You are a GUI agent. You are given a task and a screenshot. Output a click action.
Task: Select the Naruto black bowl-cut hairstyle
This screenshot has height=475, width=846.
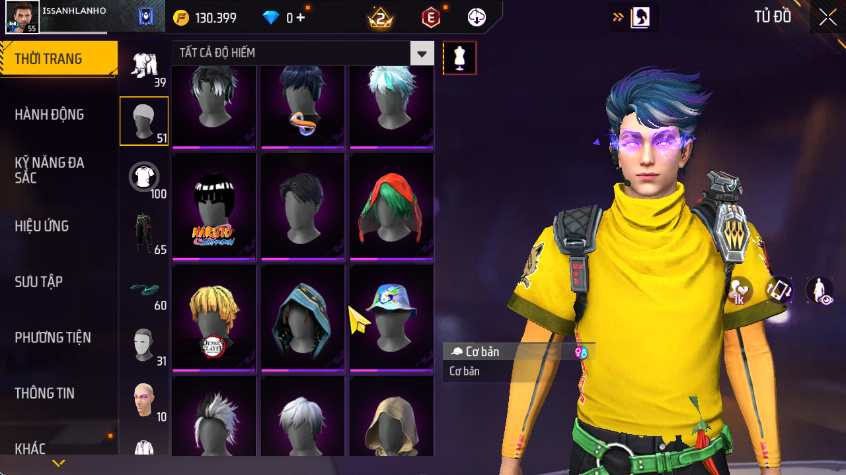[216, 208]
